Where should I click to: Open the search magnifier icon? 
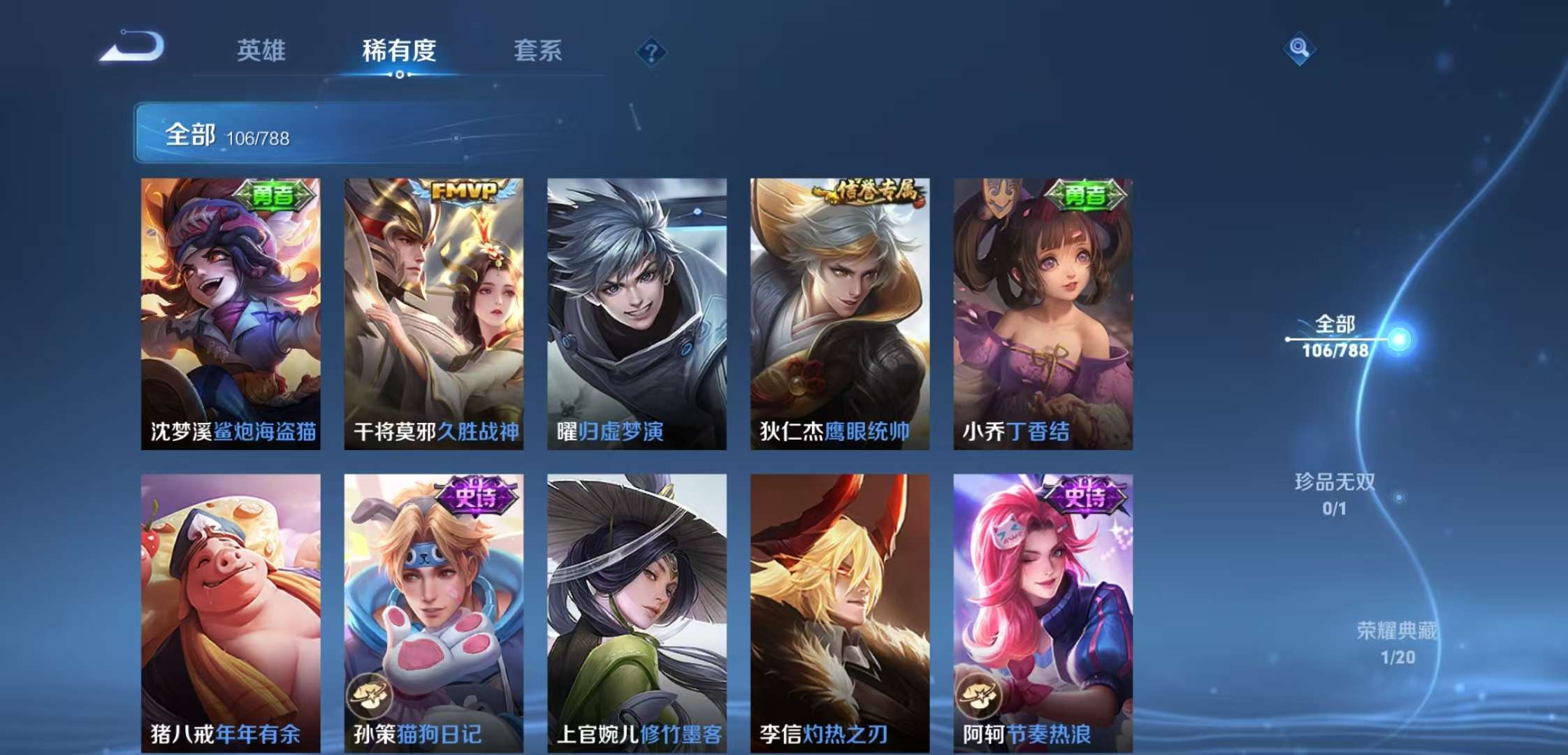click(1301, 49)
